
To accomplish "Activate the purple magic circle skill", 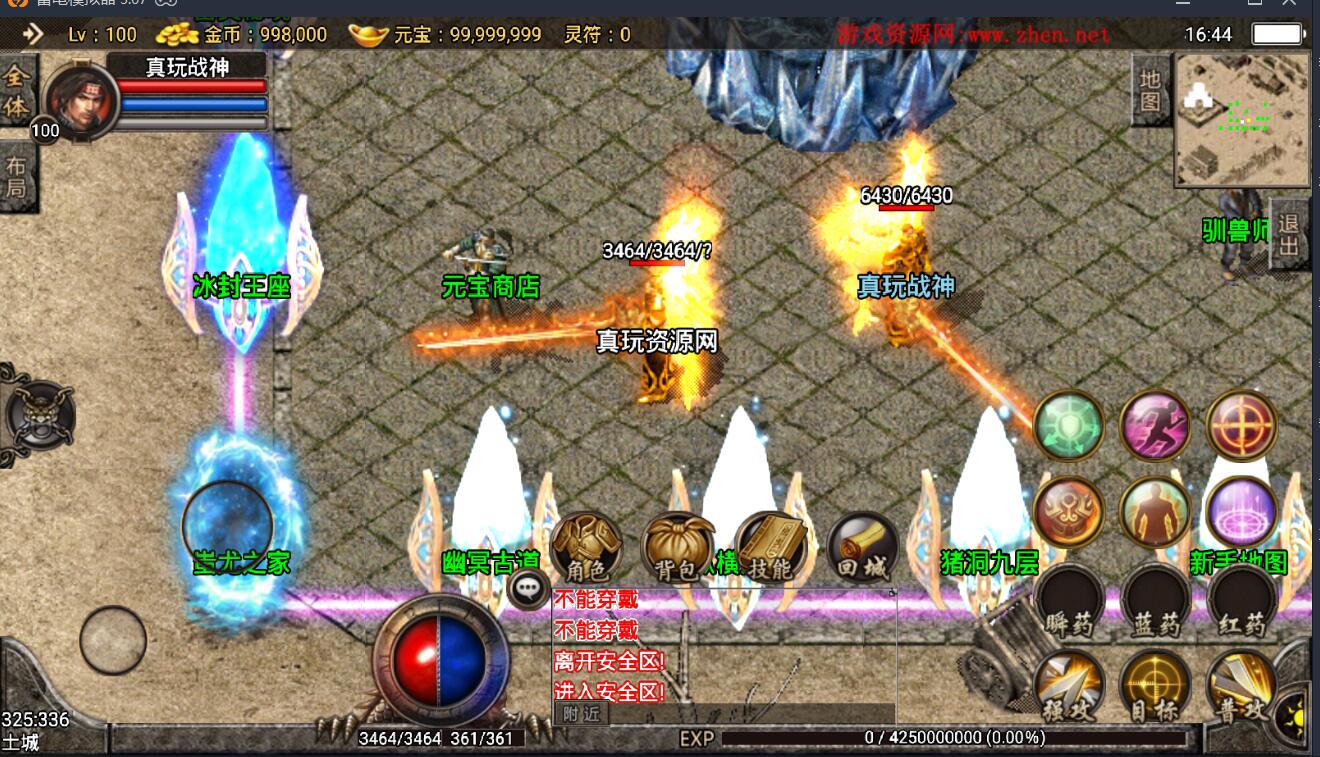I will 1242,512.
